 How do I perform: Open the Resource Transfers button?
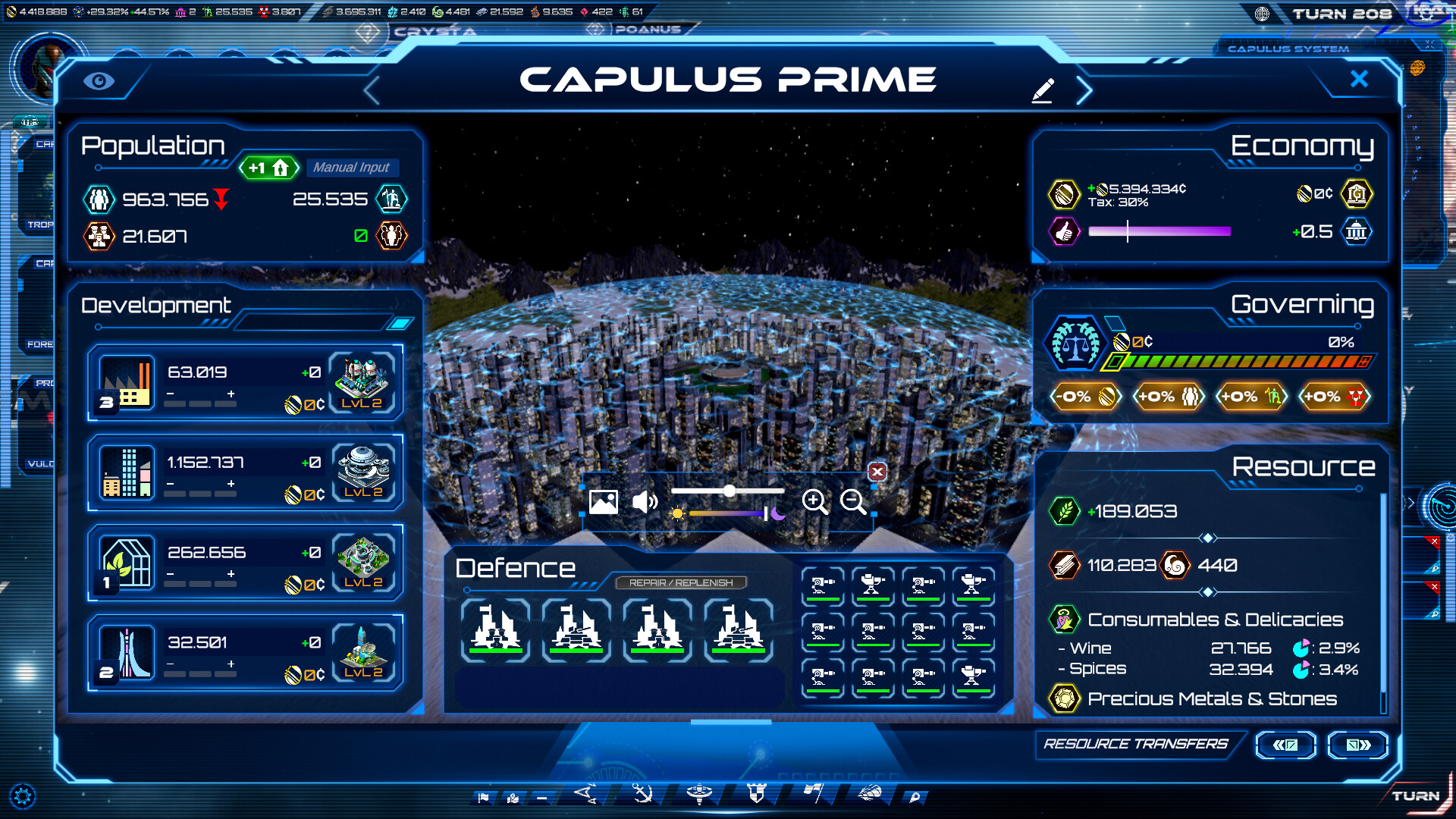coord(1137,745)
